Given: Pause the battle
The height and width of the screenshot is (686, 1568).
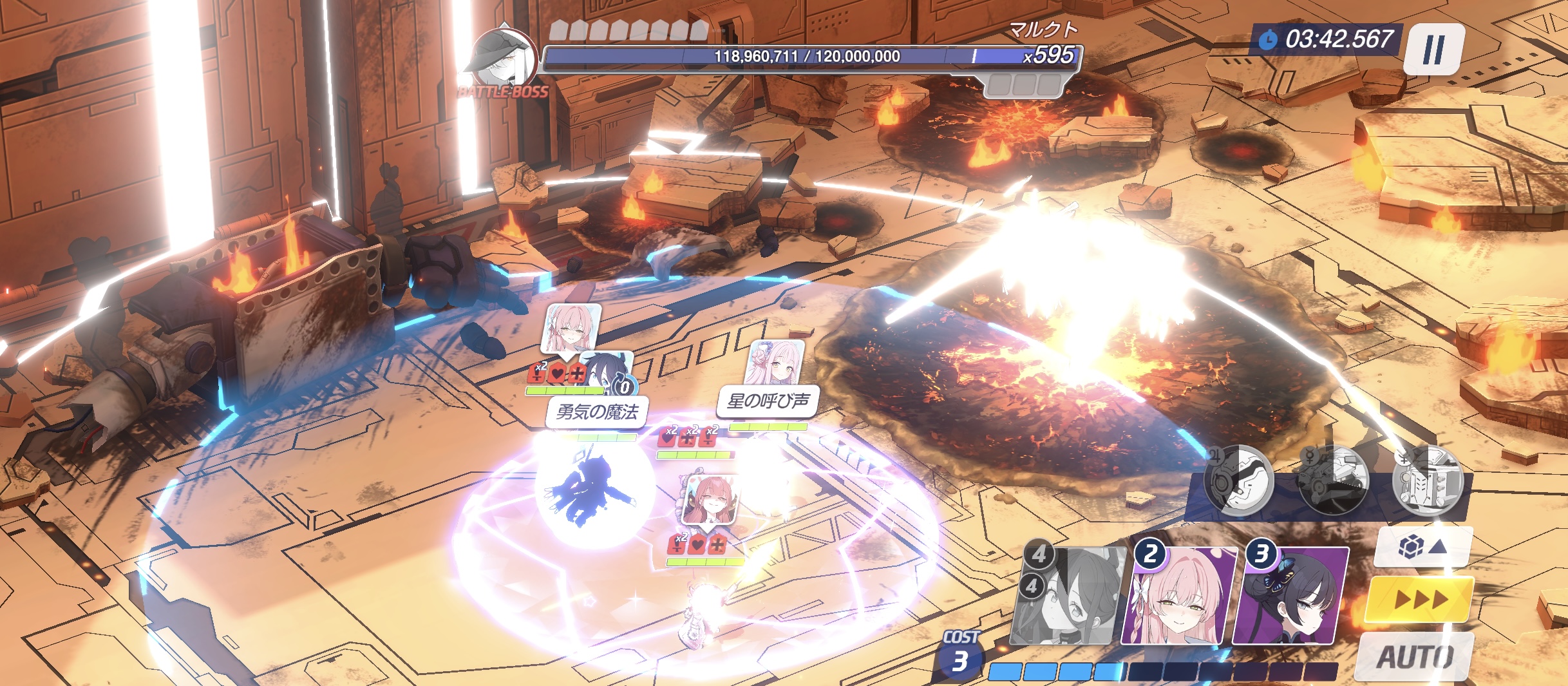Looking at the screenshot, I should pos(1433,50).
